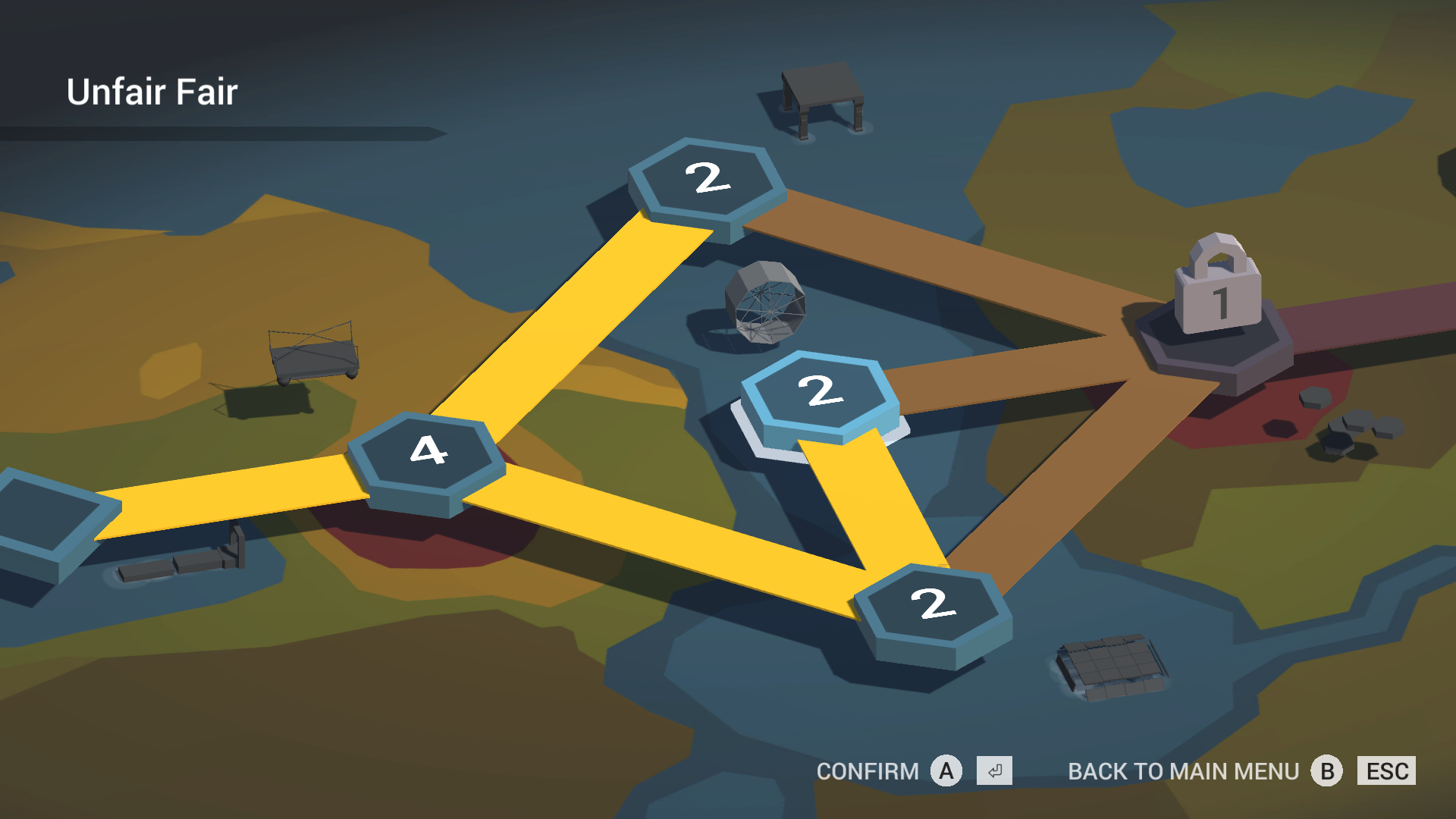Click the Enter key icon beside Confirm
Viewport: 1456px width, 819px height.
(x=993, y=771)
